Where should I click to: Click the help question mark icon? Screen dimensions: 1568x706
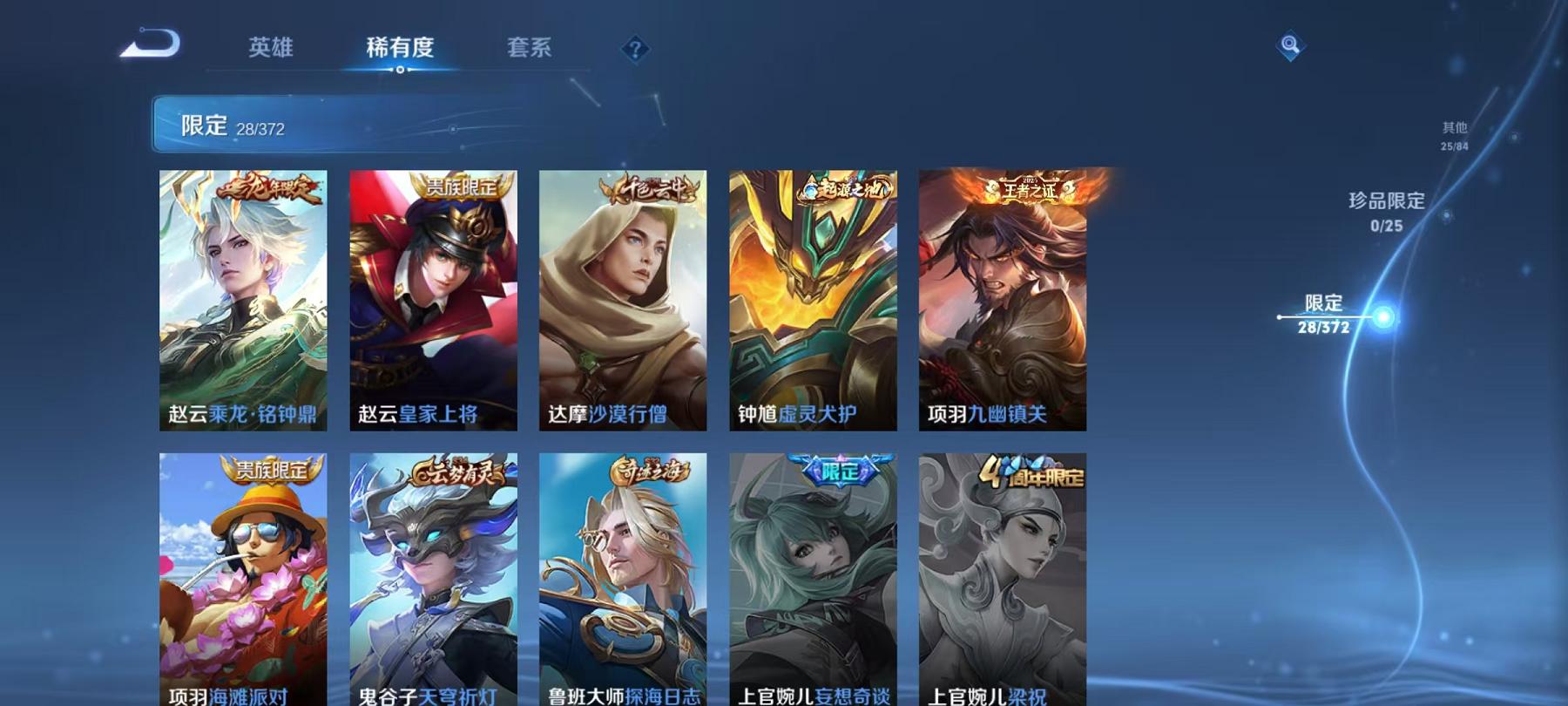pos(635,48)
